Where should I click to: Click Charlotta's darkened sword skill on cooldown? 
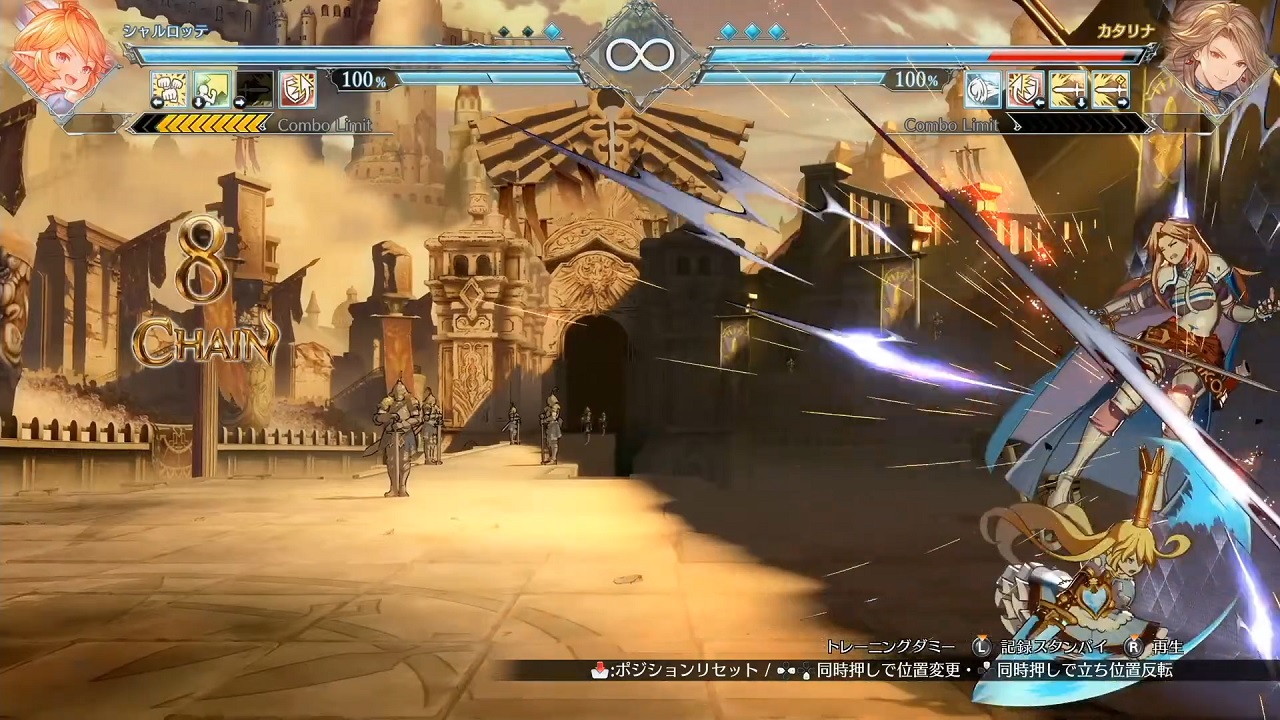255,89
